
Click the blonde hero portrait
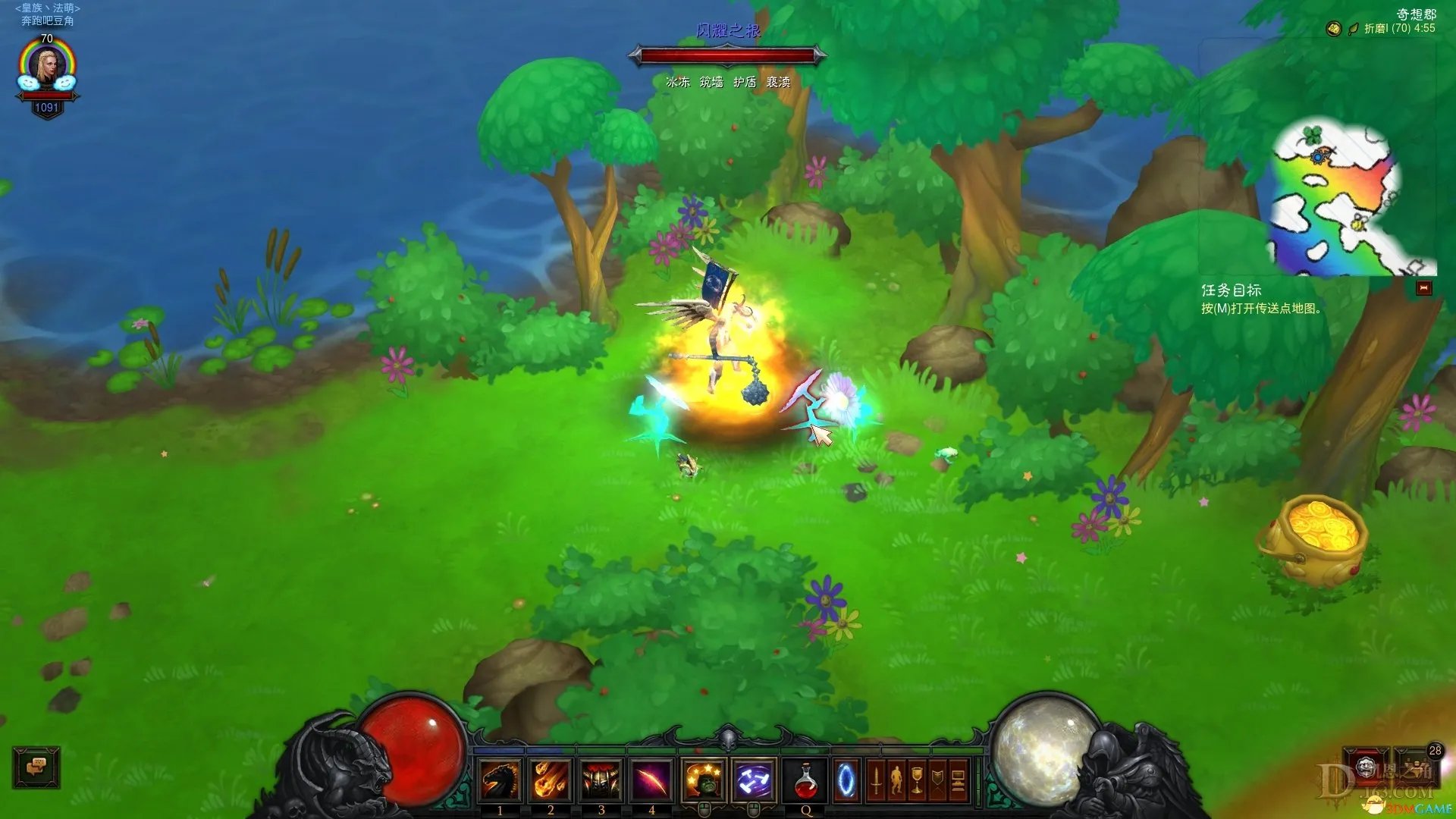tap(47, 67)
